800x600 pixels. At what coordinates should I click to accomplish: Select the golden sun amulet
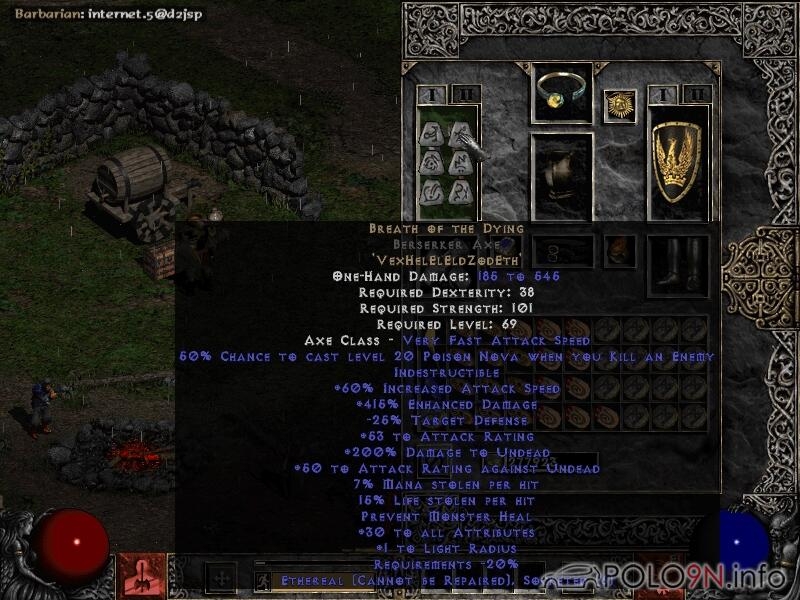click(x=620, y=107)
